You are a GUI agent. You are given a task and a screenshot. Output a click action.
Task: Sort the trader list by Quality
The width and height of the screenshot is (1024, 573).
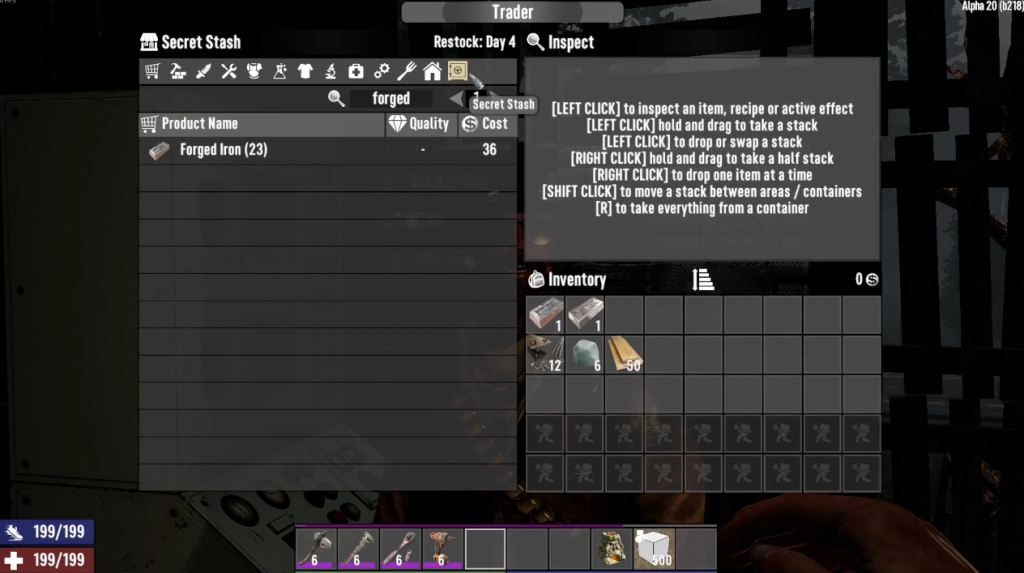[420, 124]
